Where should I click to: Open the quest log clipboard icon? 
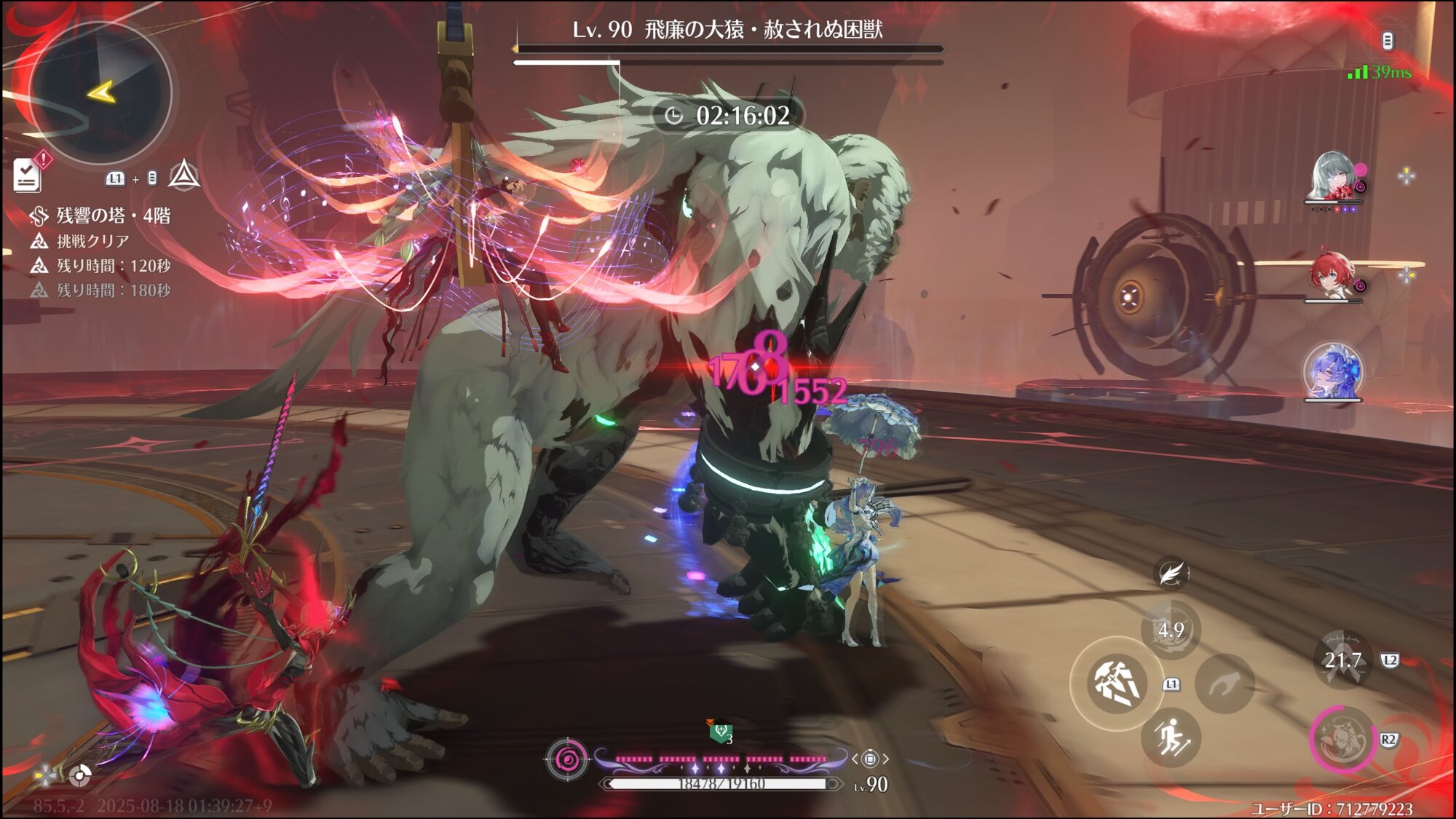28,175
